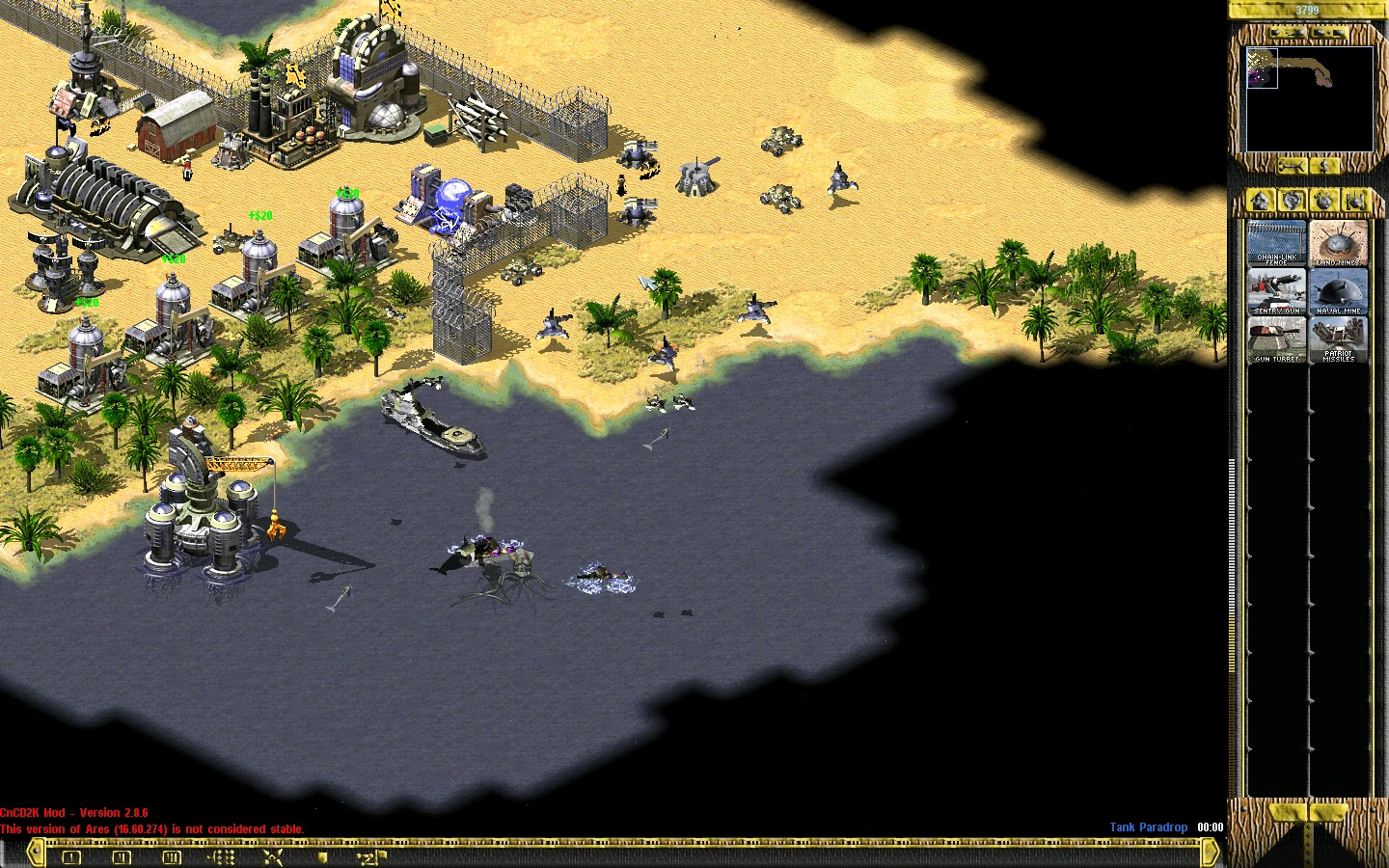Select the Land Mines build icon
The image size is (1389, 868).
[1338, 243]
